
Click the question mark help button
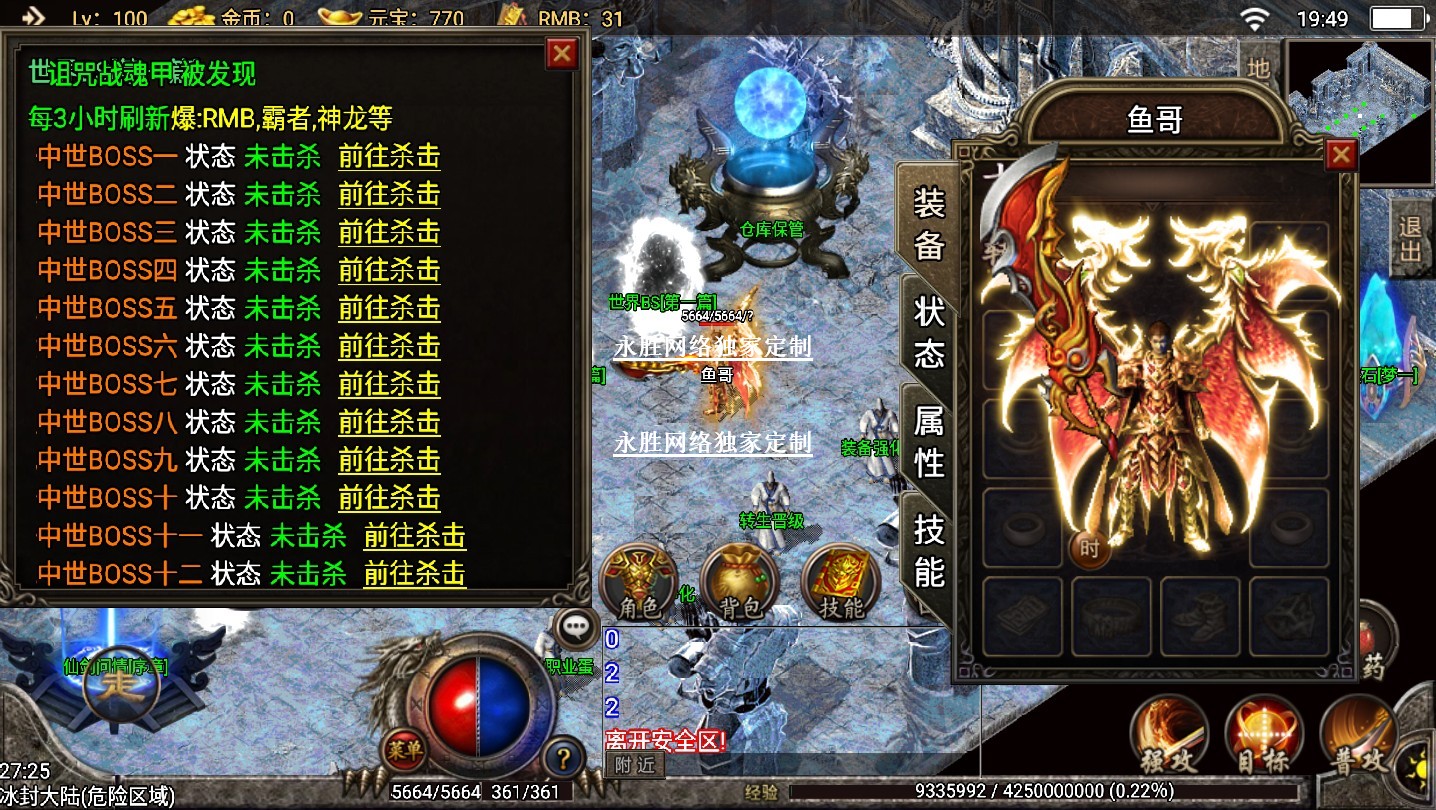pos(564,757)
